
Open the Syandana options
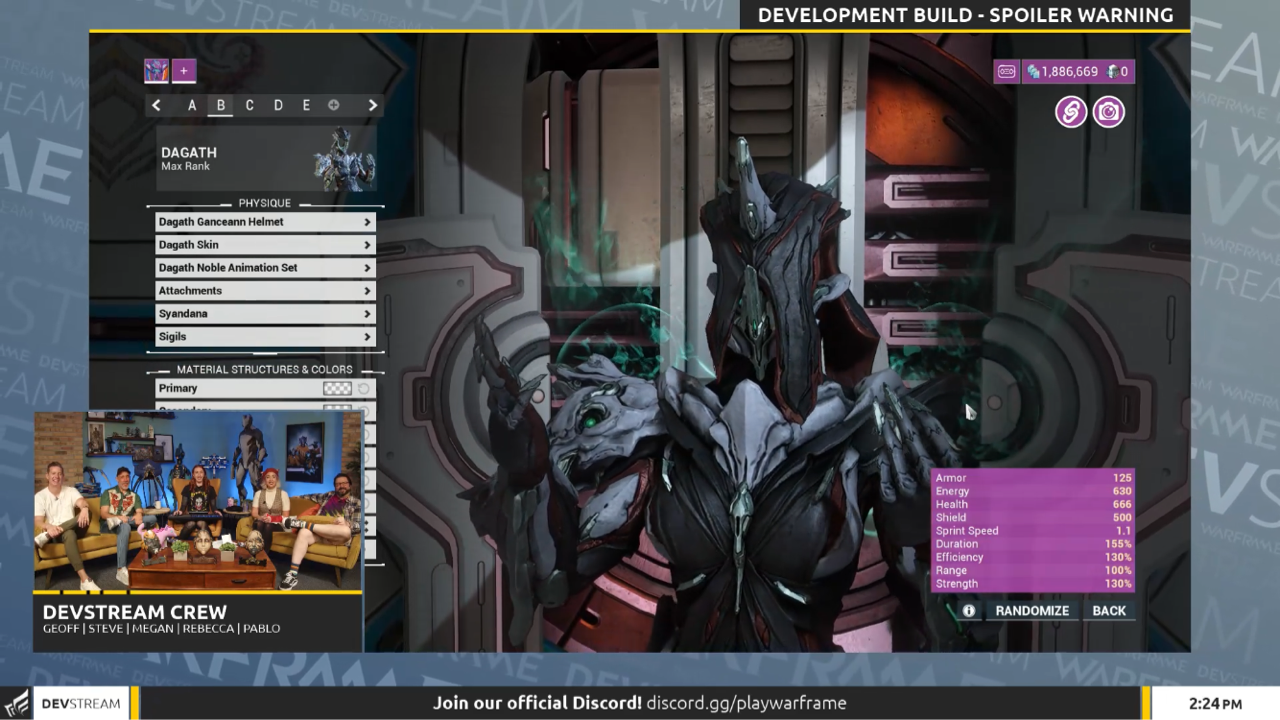[x=264, y=313]
